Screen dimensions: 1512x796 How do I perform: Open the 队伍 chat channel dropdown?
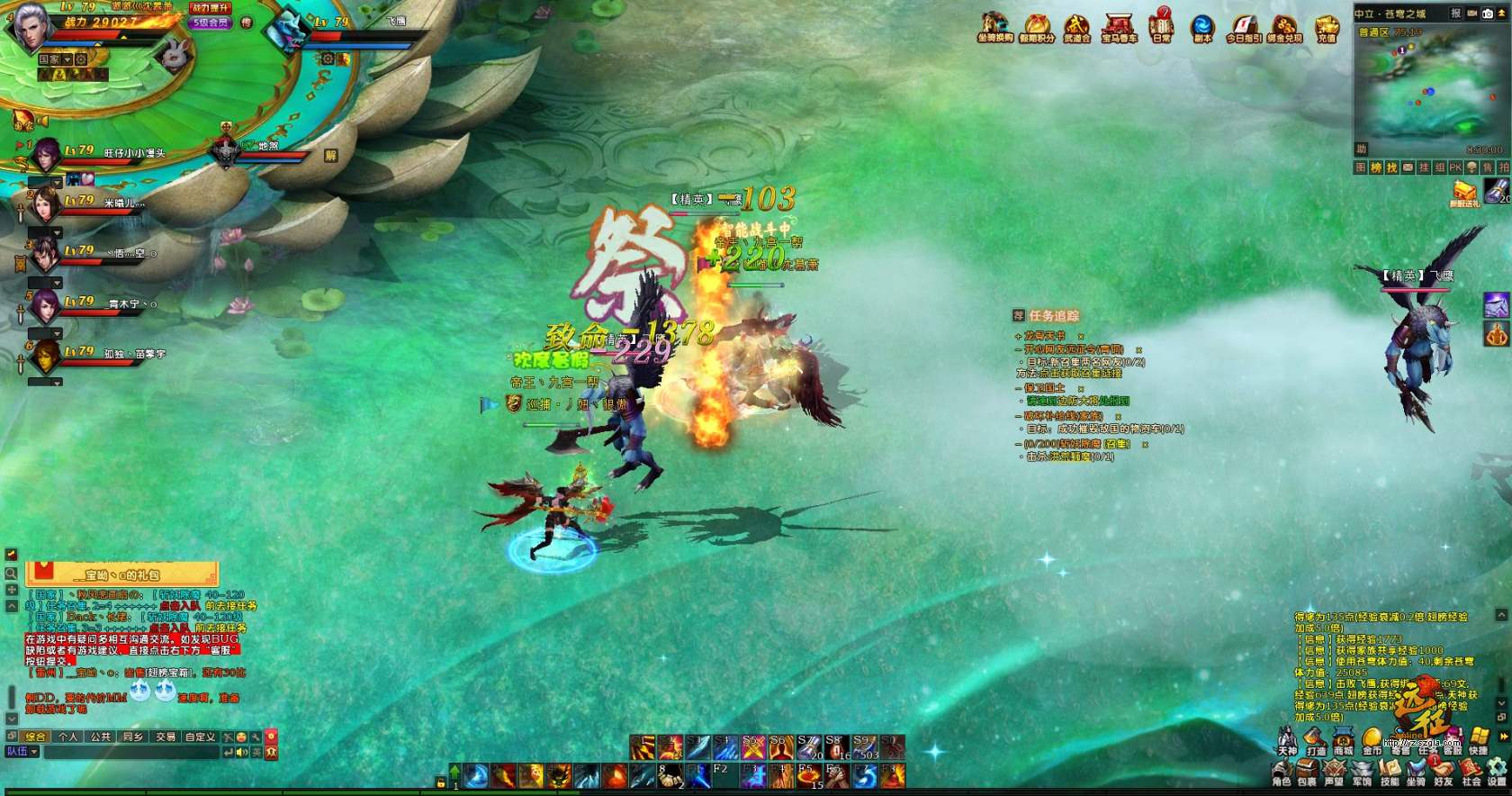[x=22, y=752]
